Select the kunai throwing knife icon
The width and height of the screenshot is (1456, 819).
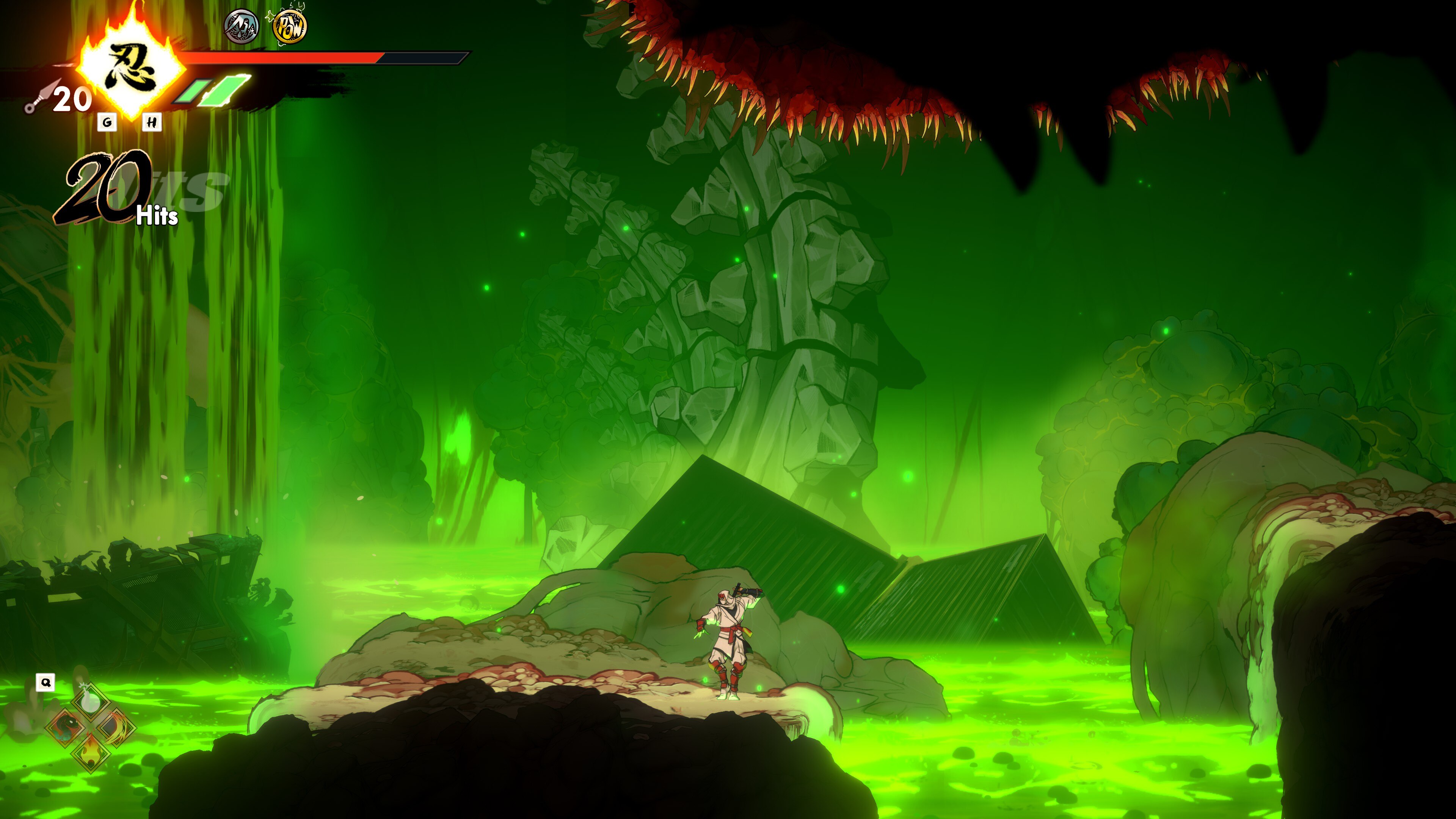tap(41, 98)
